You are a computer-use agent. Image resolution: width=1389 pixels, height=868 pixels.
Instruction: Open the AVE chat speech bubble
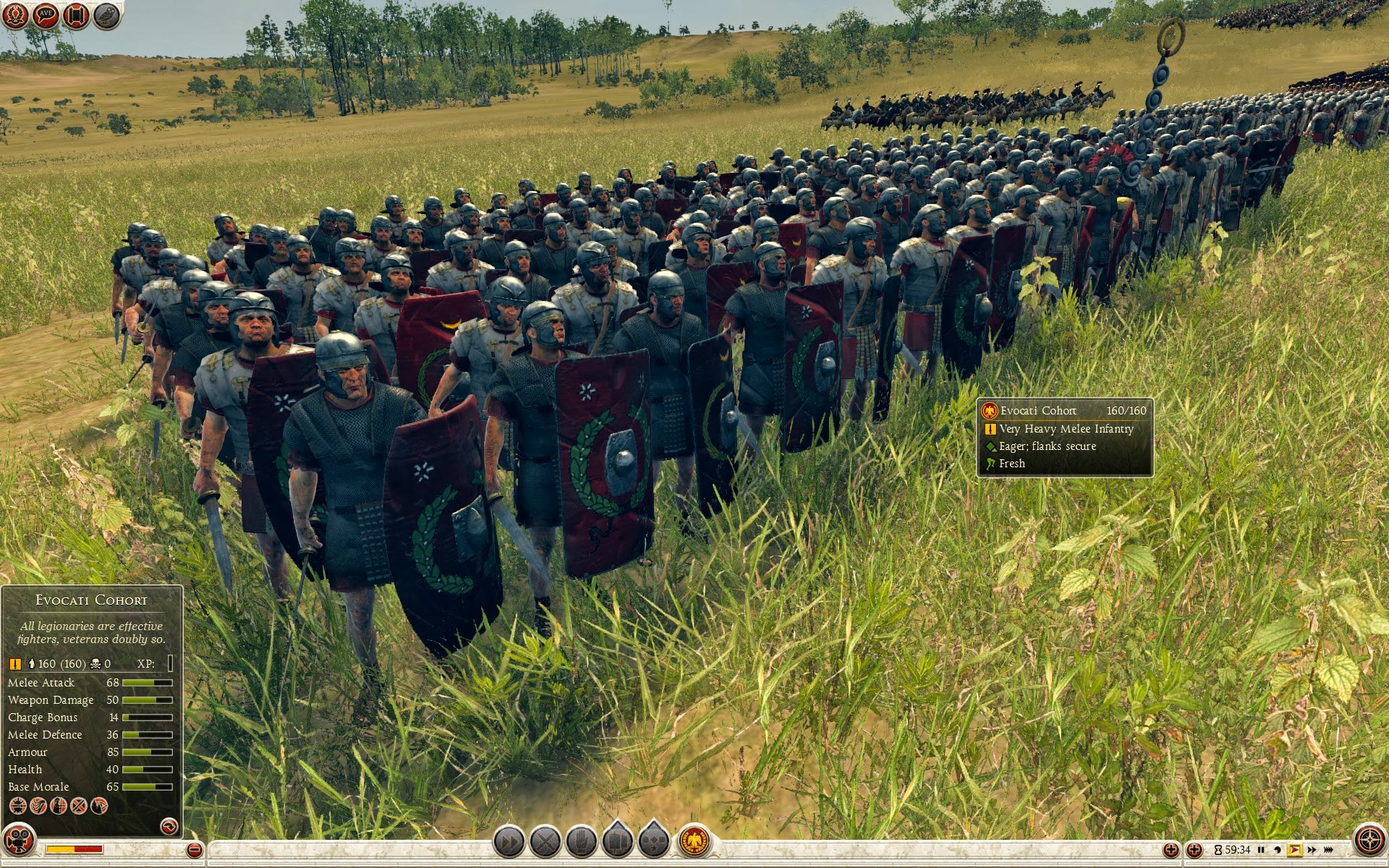(x=46, y=15)
